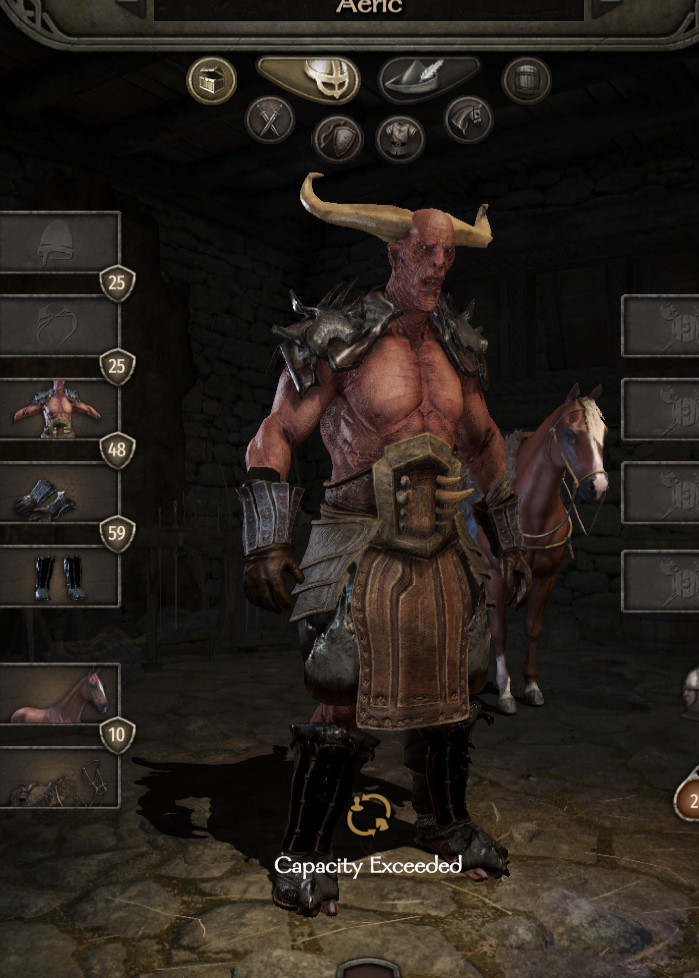Viewport: 699px width, 978px height.
Task: Show the shield category filter
Action: [337, 138]
